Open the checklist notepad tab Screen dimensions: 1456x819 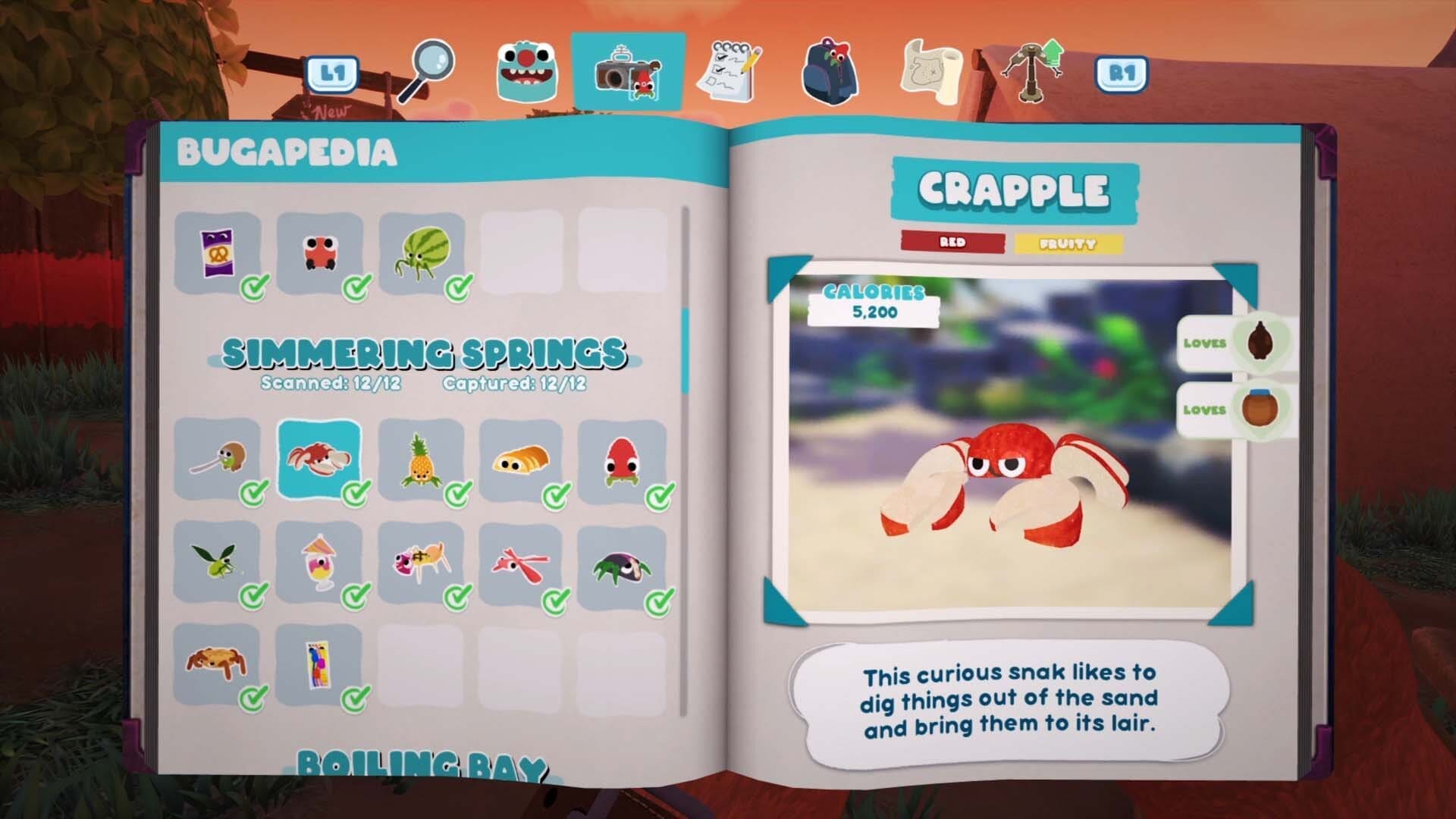[x=733, y=72]
